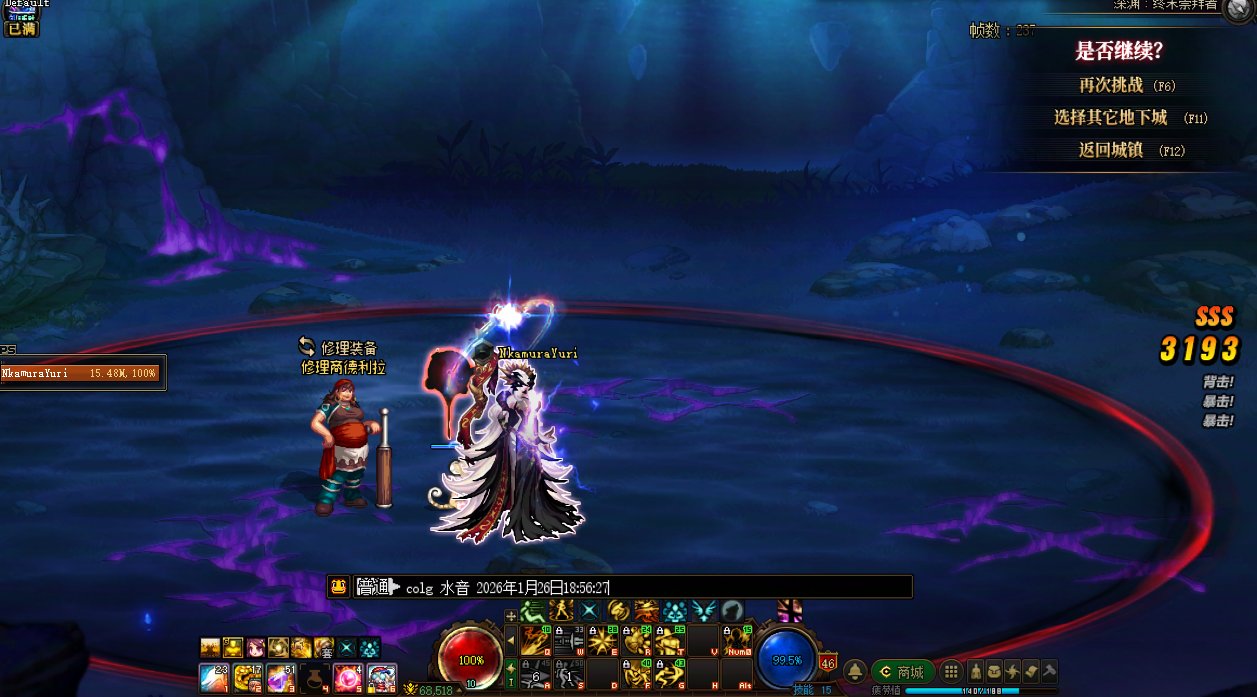Choose 返回城镇 to return to town

coord(1110,150)
